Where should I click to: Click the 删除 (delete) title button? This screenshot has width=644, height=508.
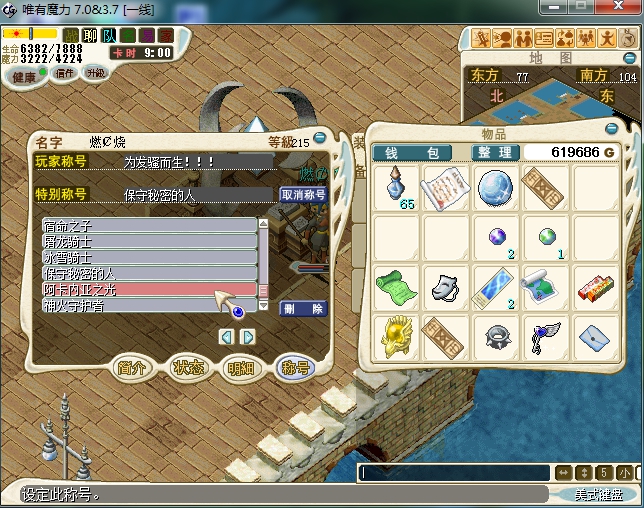point(302,309)
